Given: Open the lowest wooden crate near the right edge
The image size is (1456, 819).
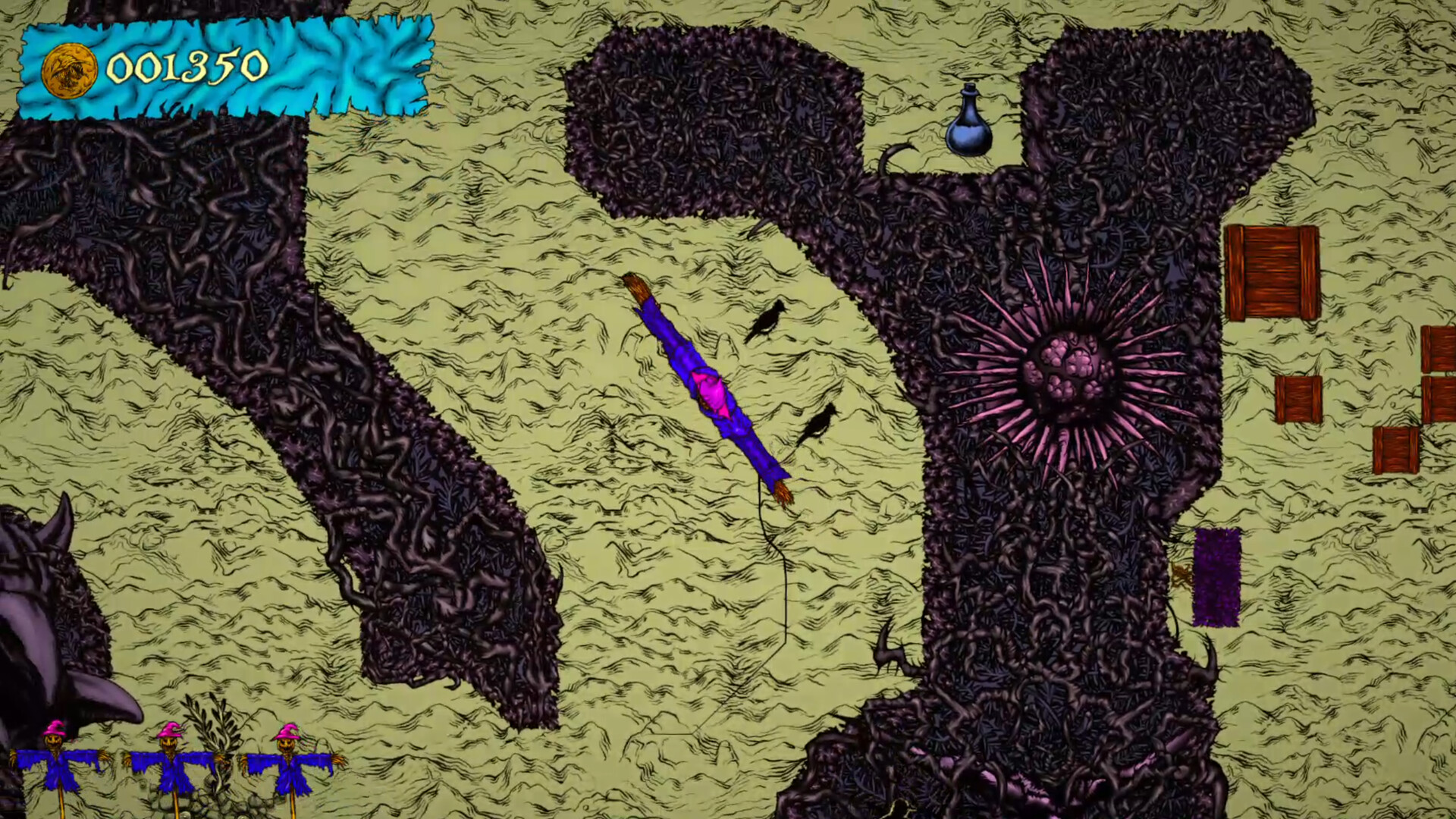Looking at the screenshot, I should (1395, 450).
